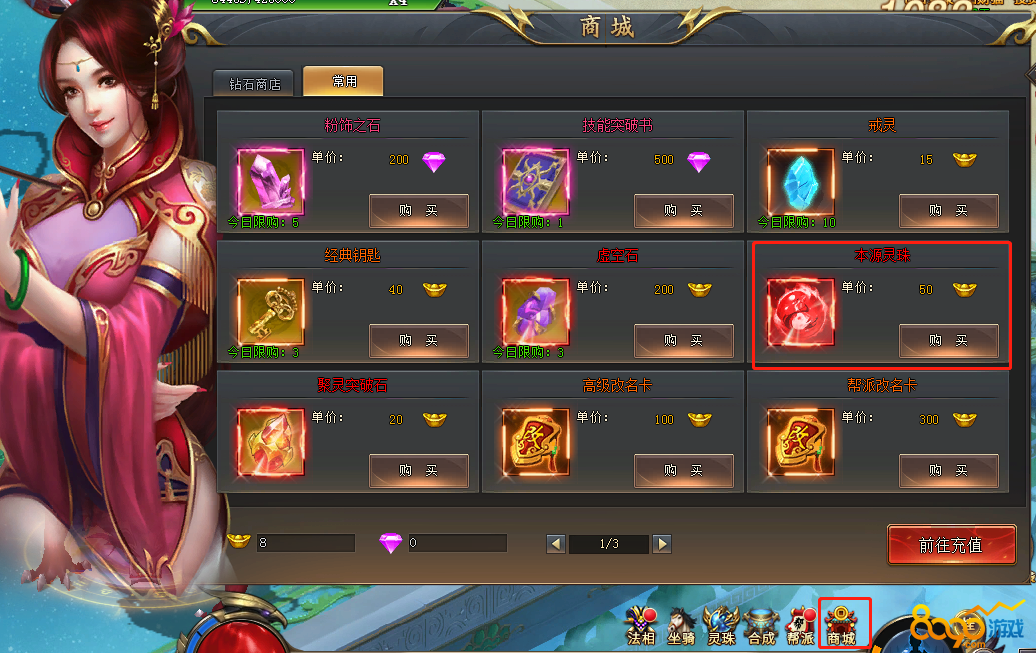The height and width of the screenshot is (653, 1036).
Task: Click the 商城 shop icon
Action: click(843, 624)
